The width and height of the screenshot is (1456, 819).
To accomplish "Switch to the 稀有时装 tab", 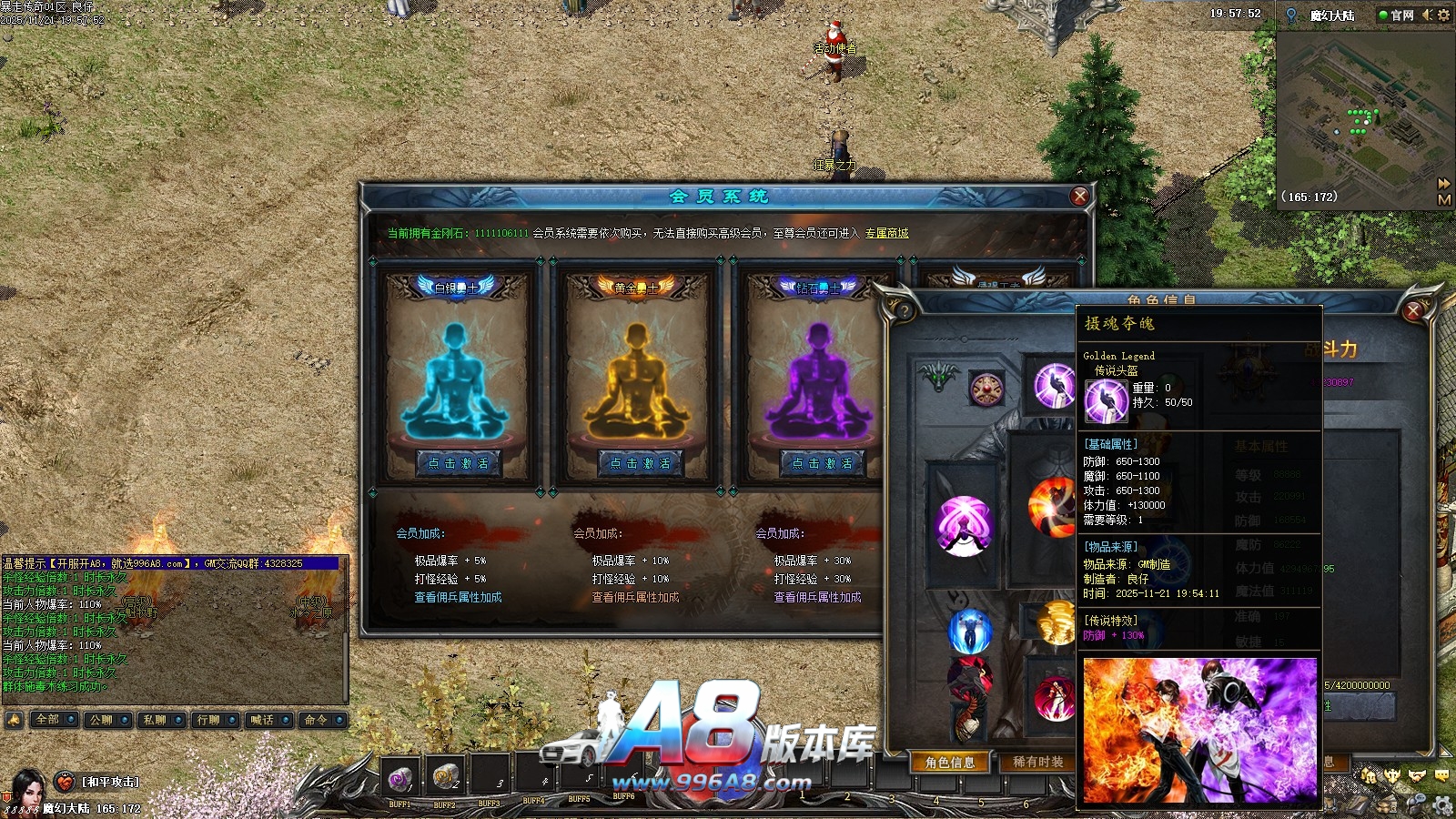I will (1037, 763).
